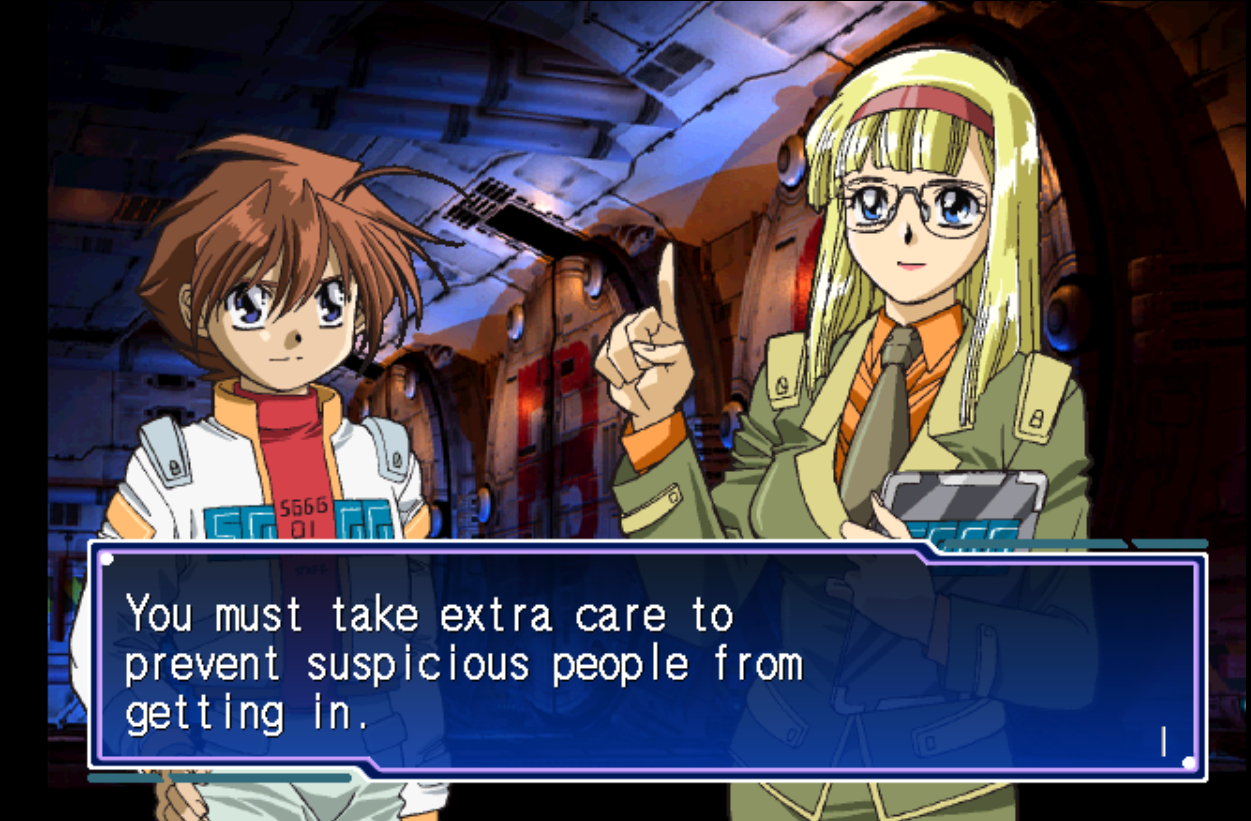Screen dimensions: 1251x821
Task: Click the dialogue box to advance the text
Action: [647, 661]
